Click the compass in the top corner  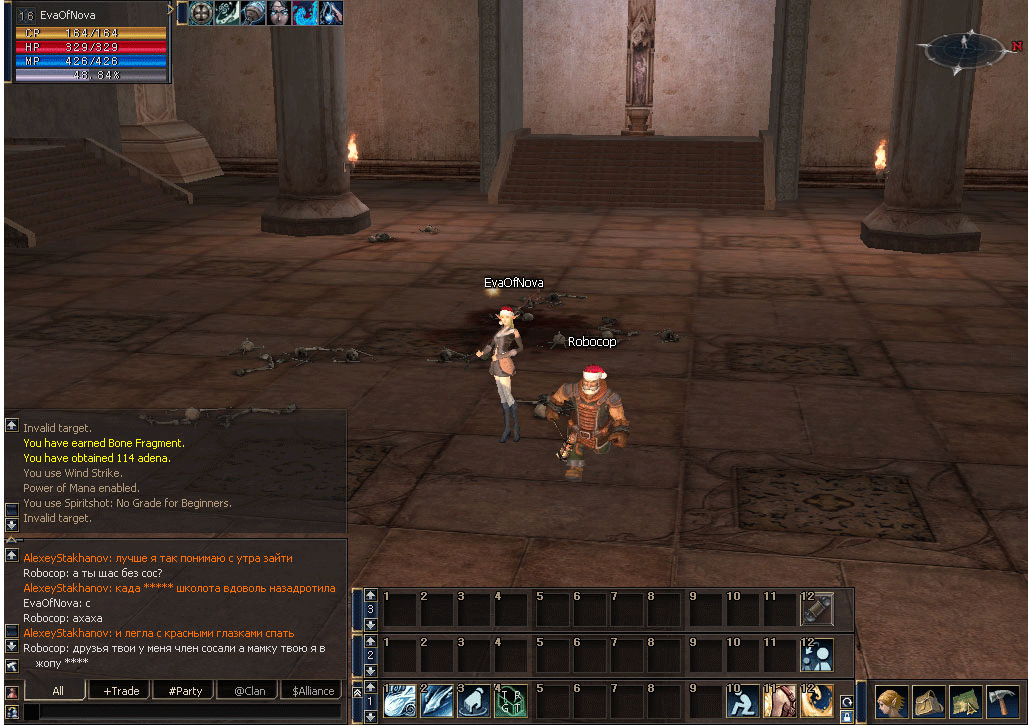click(x=963, y=47)
